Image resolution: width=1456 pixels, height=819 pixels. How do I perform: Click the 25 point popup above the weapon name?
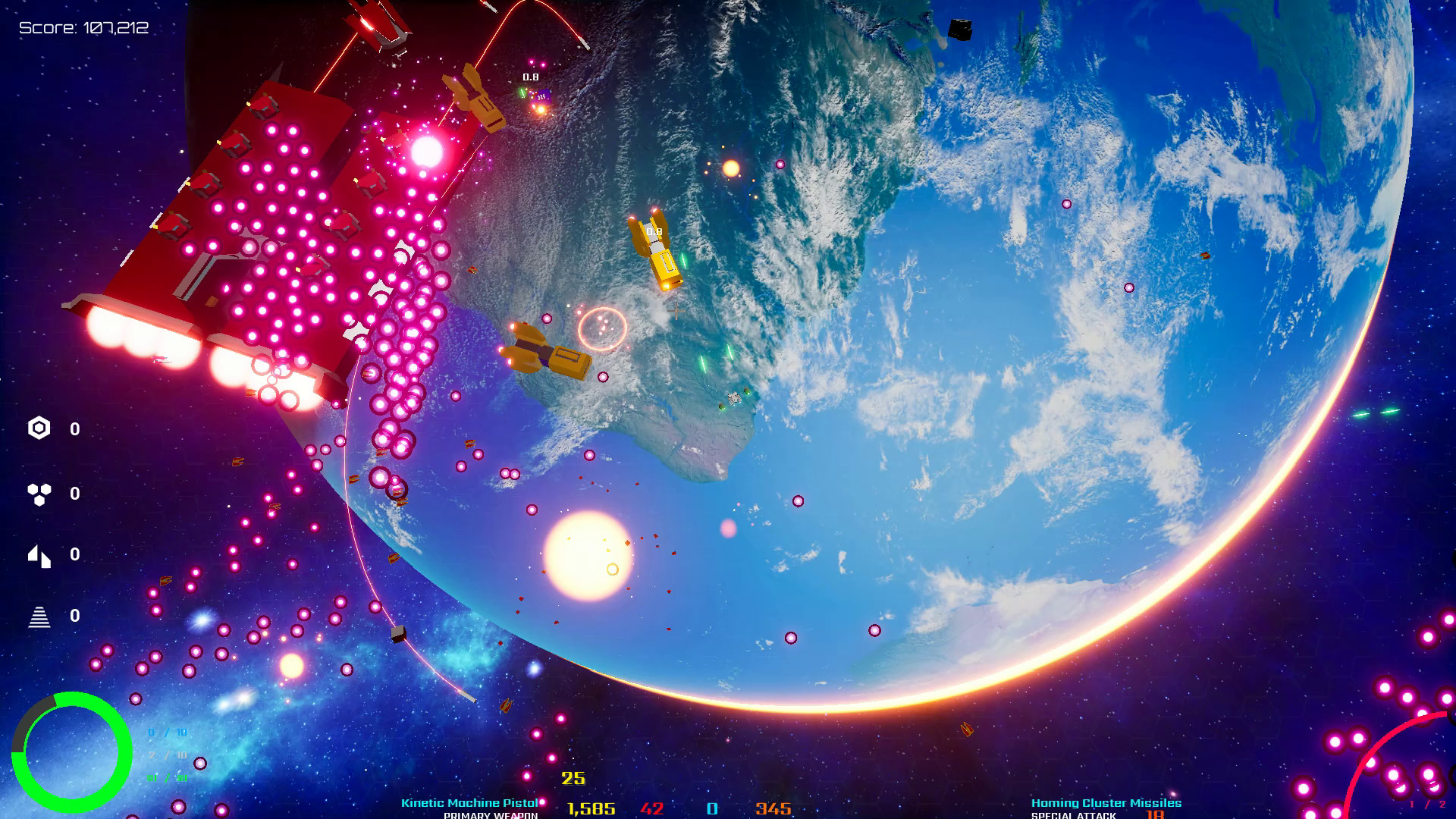(573, 777)
